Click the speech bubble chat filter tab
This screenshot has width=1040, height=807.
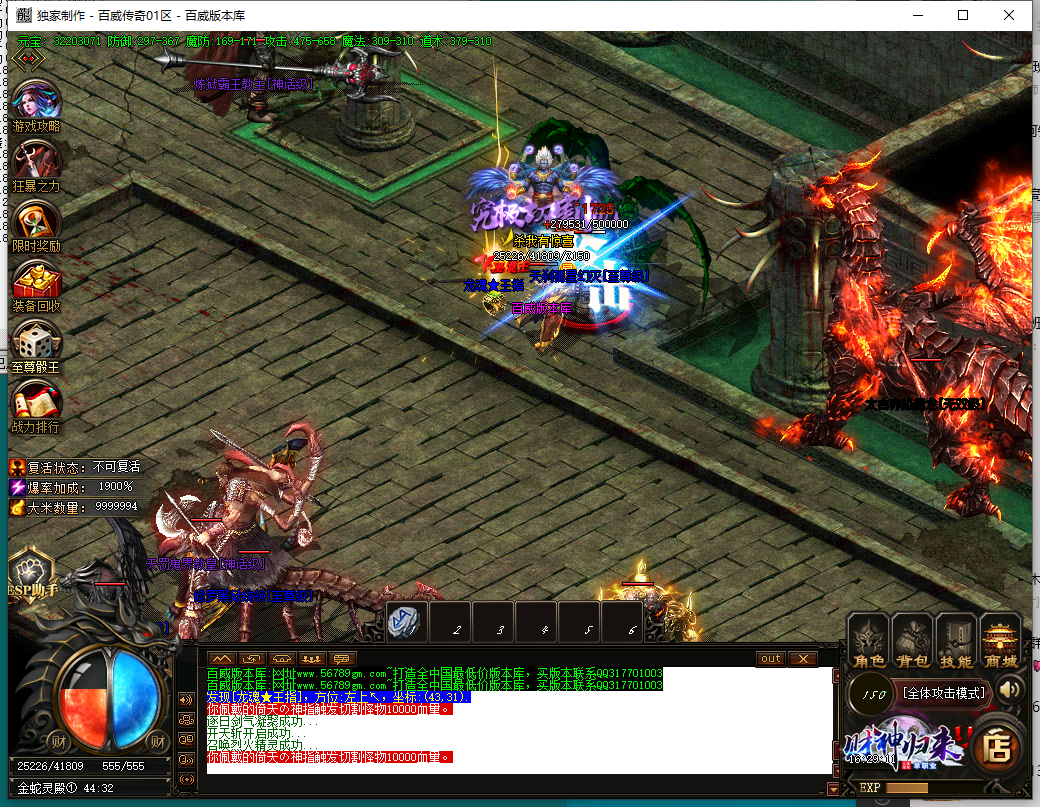[x=343, y=659]
